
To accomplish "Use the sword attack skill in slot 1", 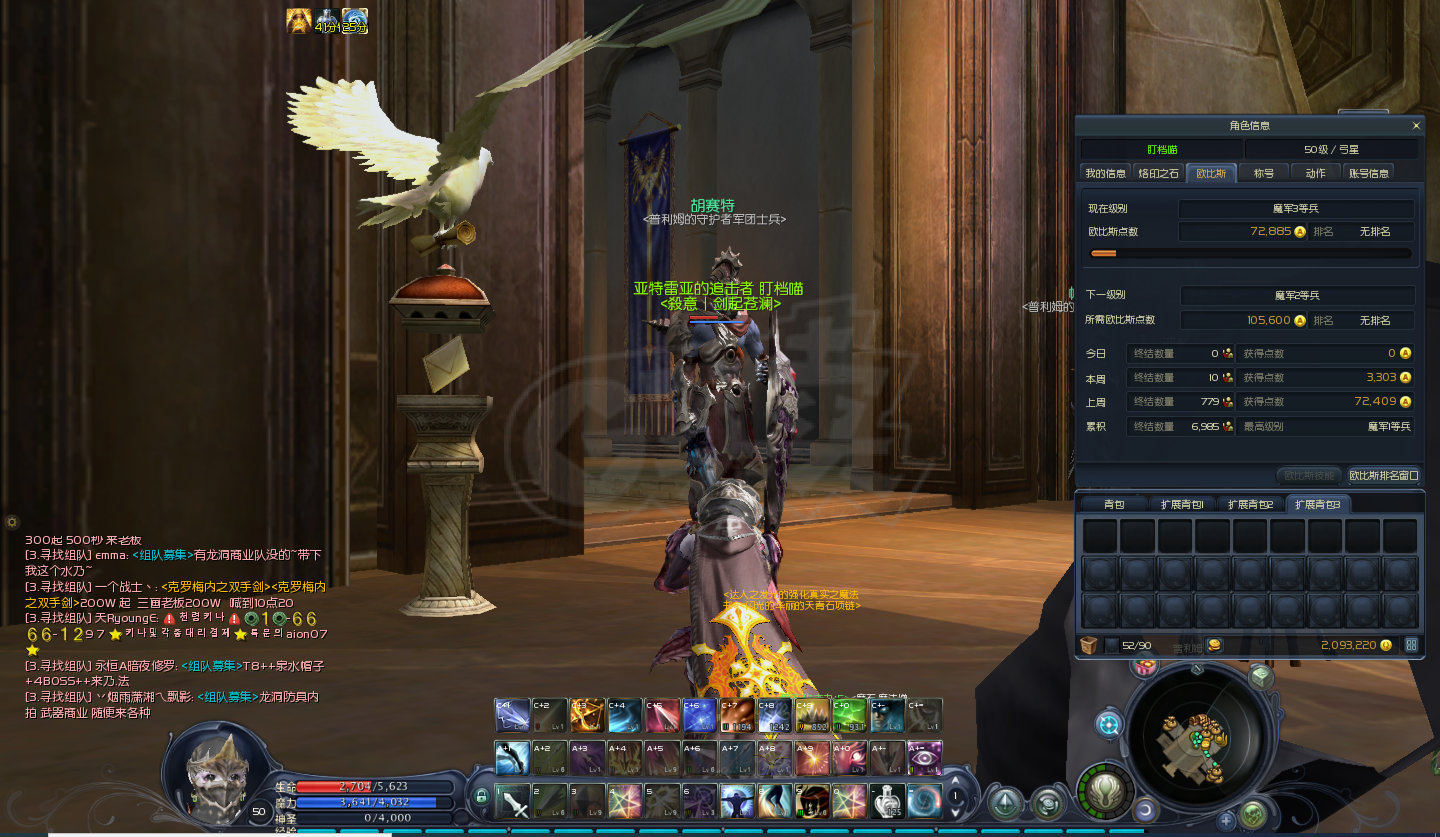I will 514,800.
